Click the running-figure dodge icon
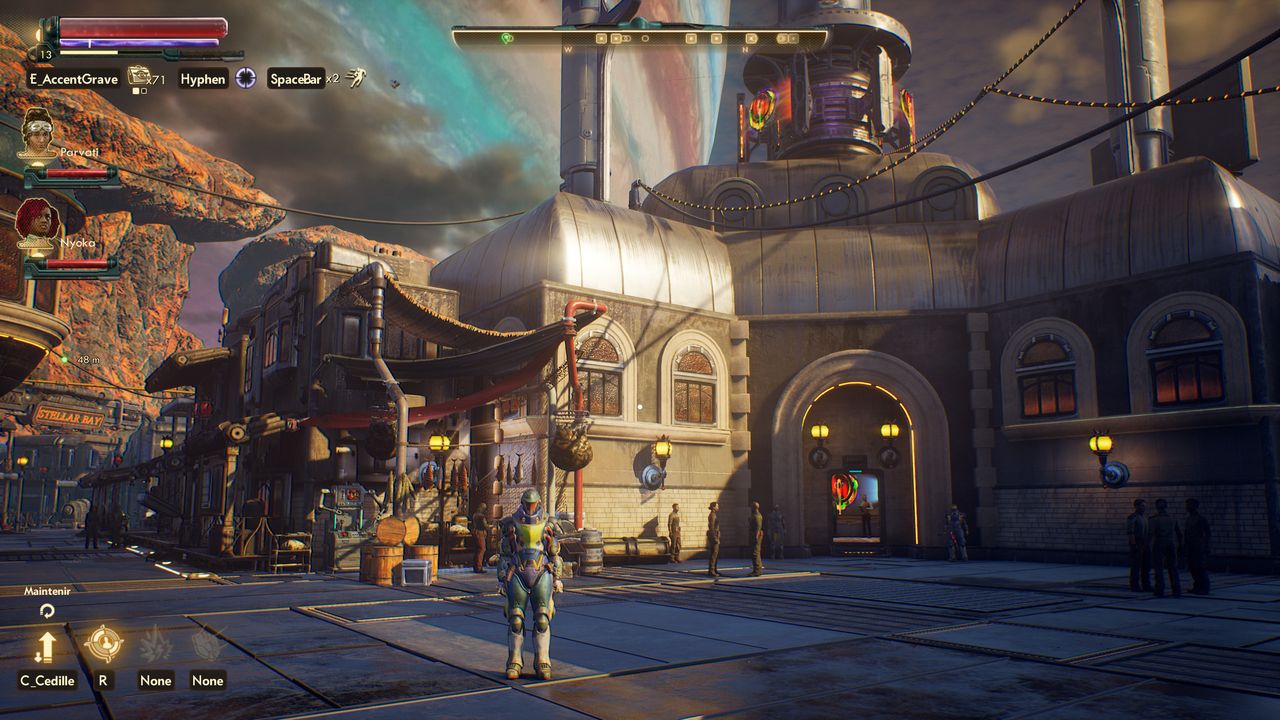 [356, 78]
